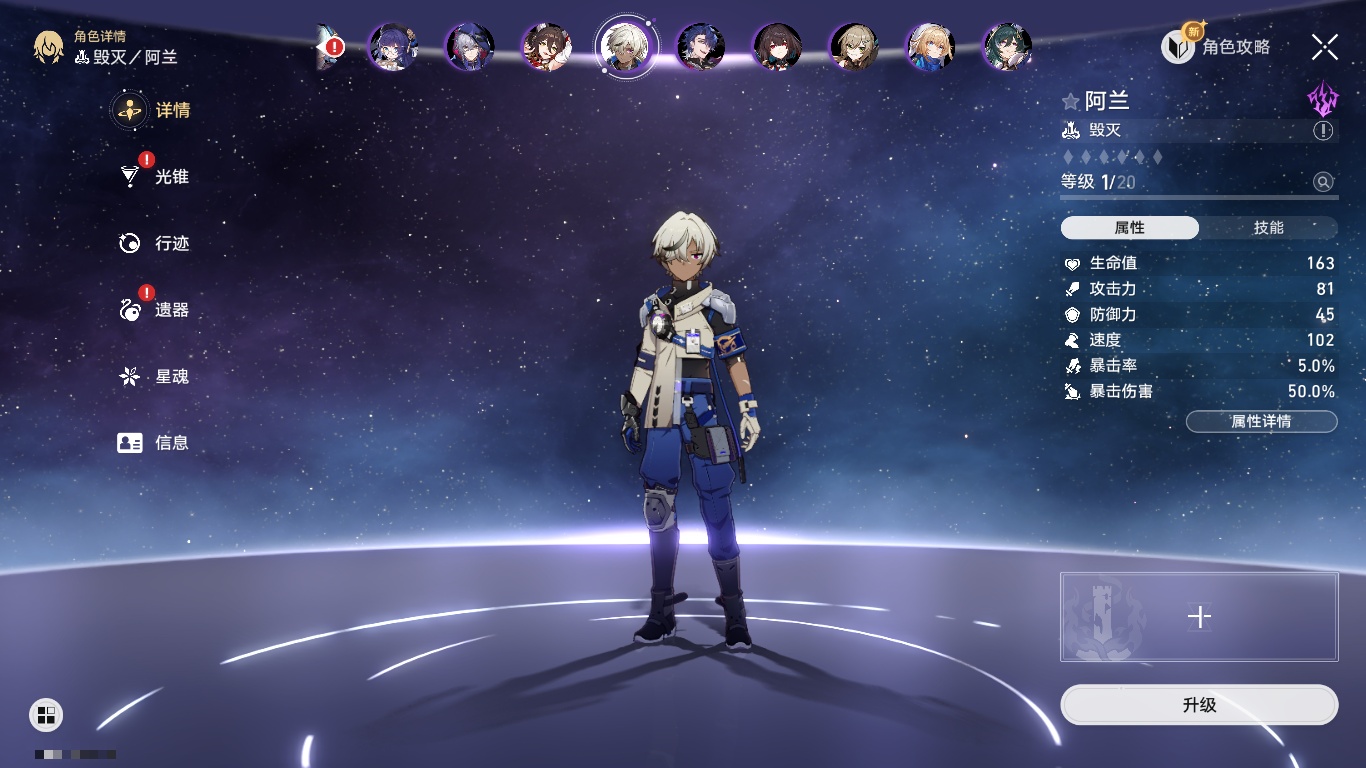Select the green-haired character portrait
This screenshot has height=768, width=1366.
tap(1007, 46)
